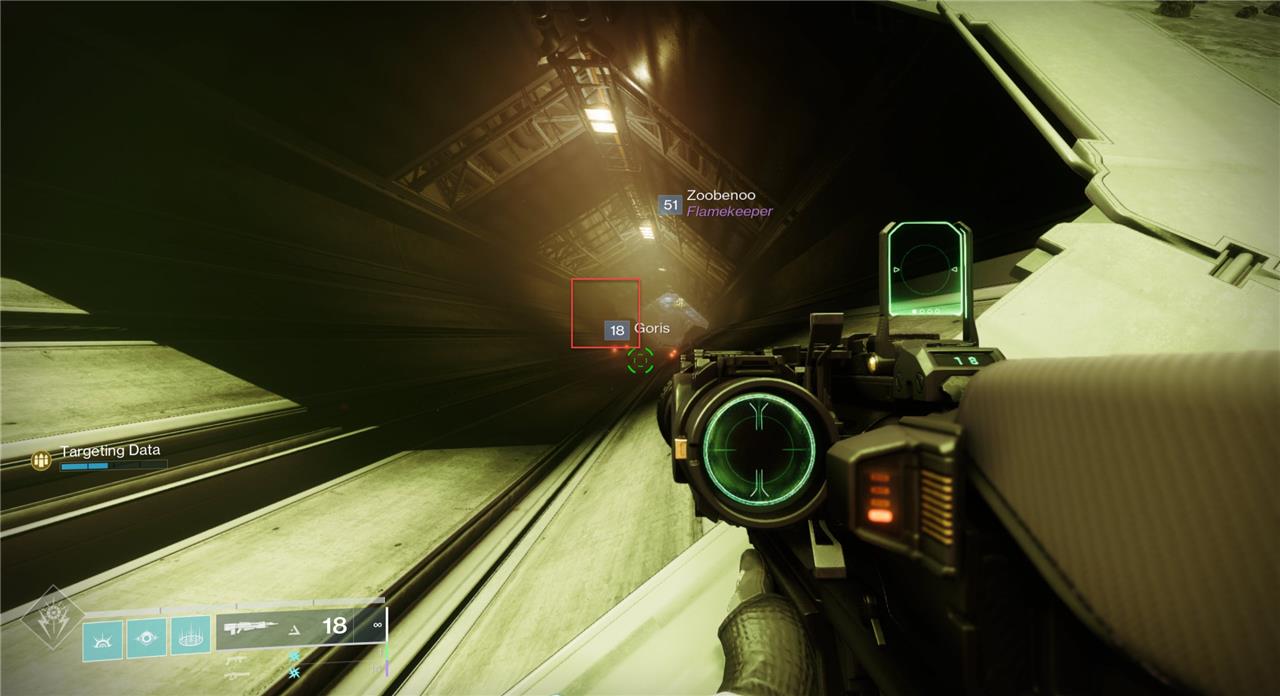The width and height of the screenshot is (1280, 696).
Task: Select the Goris player nameplate
Action: tap(637, 329)
